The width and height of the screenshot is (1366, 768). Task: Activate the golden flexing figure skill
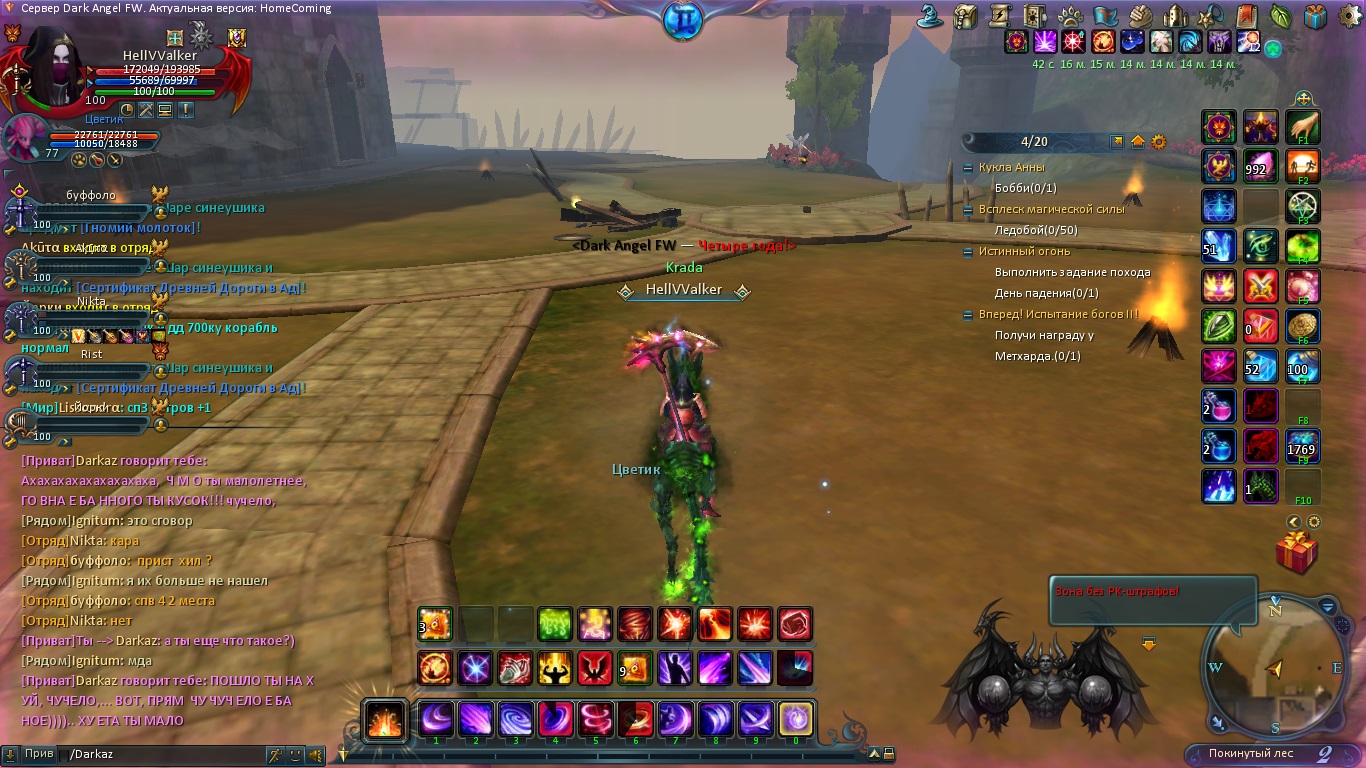(x=555, y=667)
